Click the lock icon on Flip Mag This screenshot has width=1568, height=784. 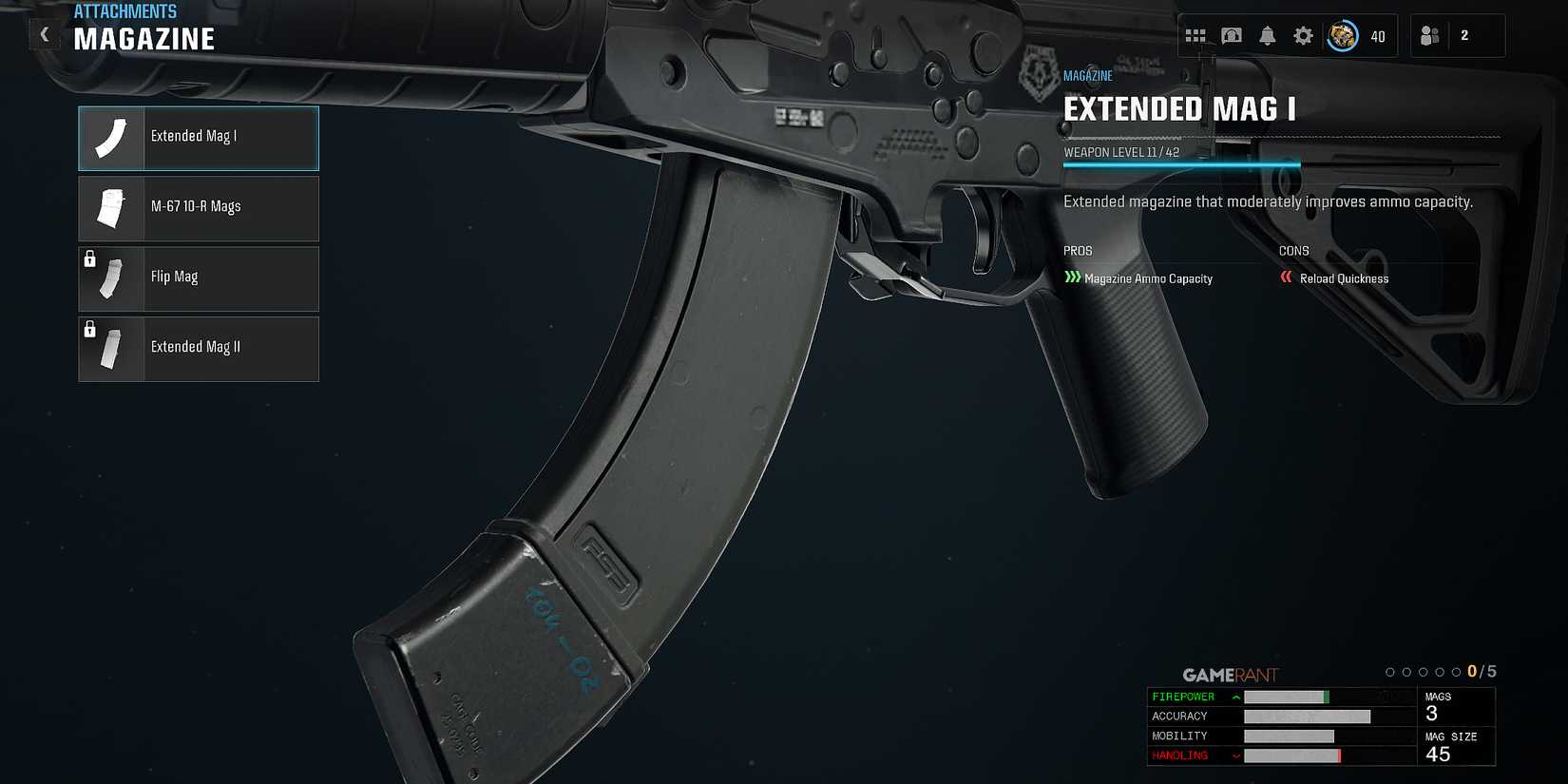coord(89,258)
